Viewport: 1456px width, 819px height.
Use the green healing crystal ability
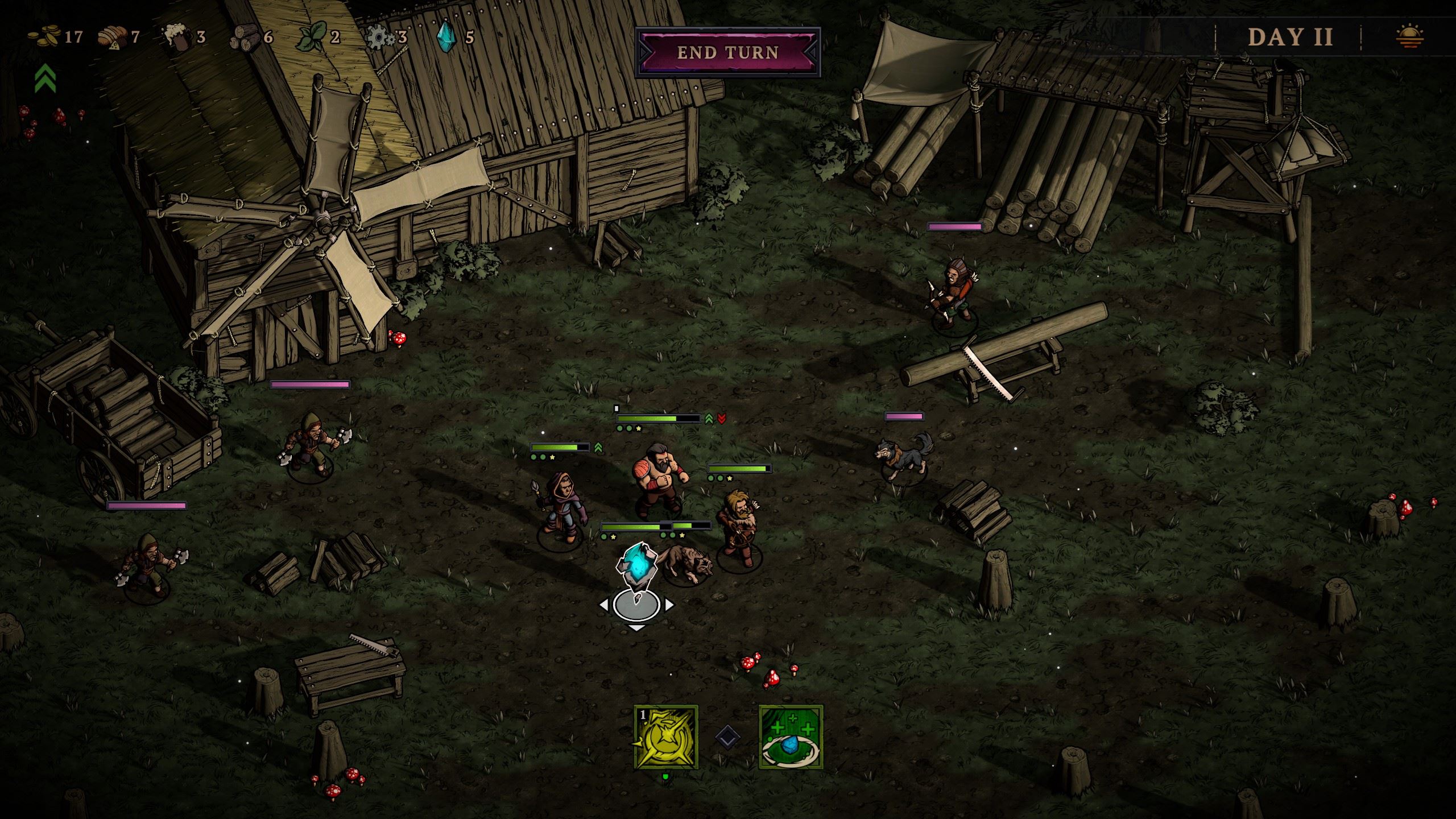click(x=791, y=737)
